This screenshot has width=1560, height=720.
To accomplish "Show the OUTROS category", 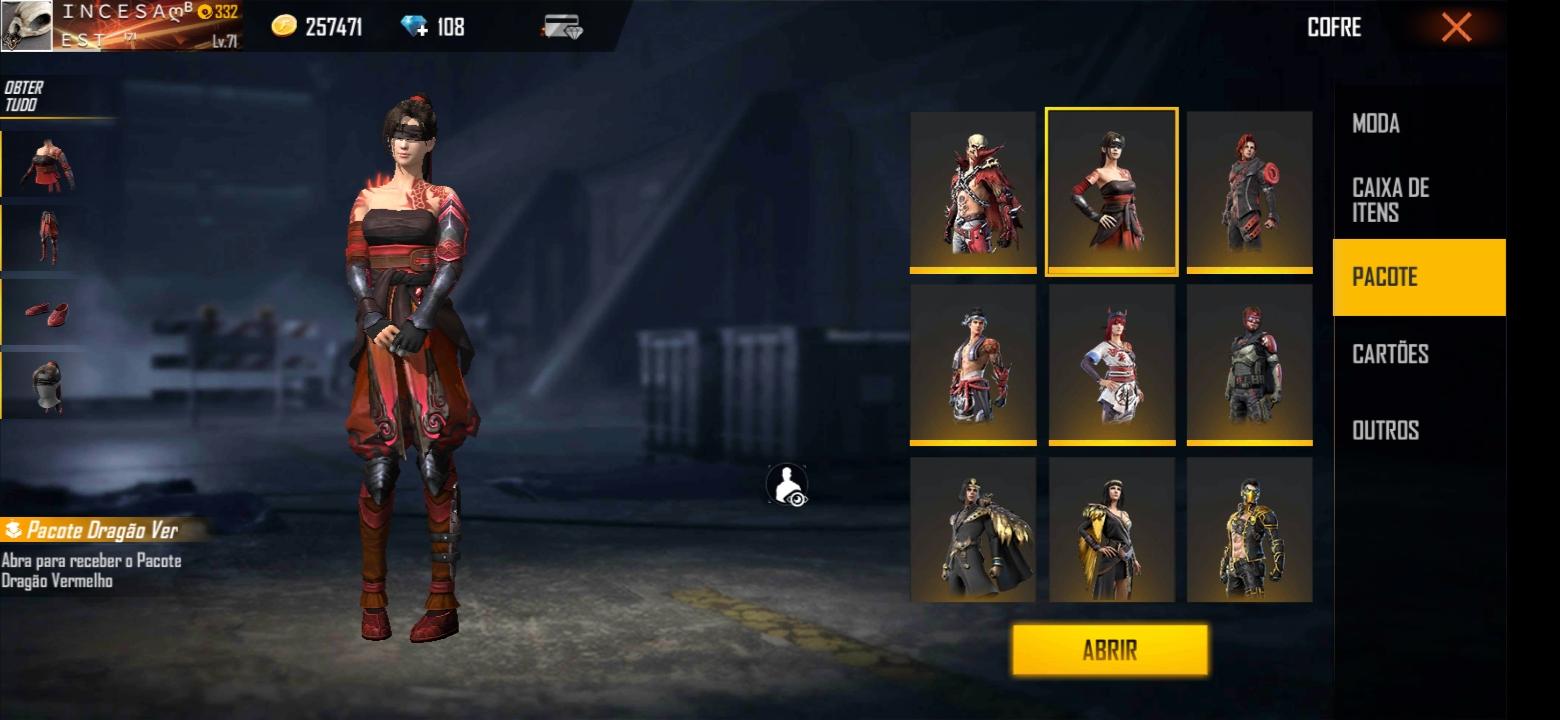I will (x=1385, y=430).
